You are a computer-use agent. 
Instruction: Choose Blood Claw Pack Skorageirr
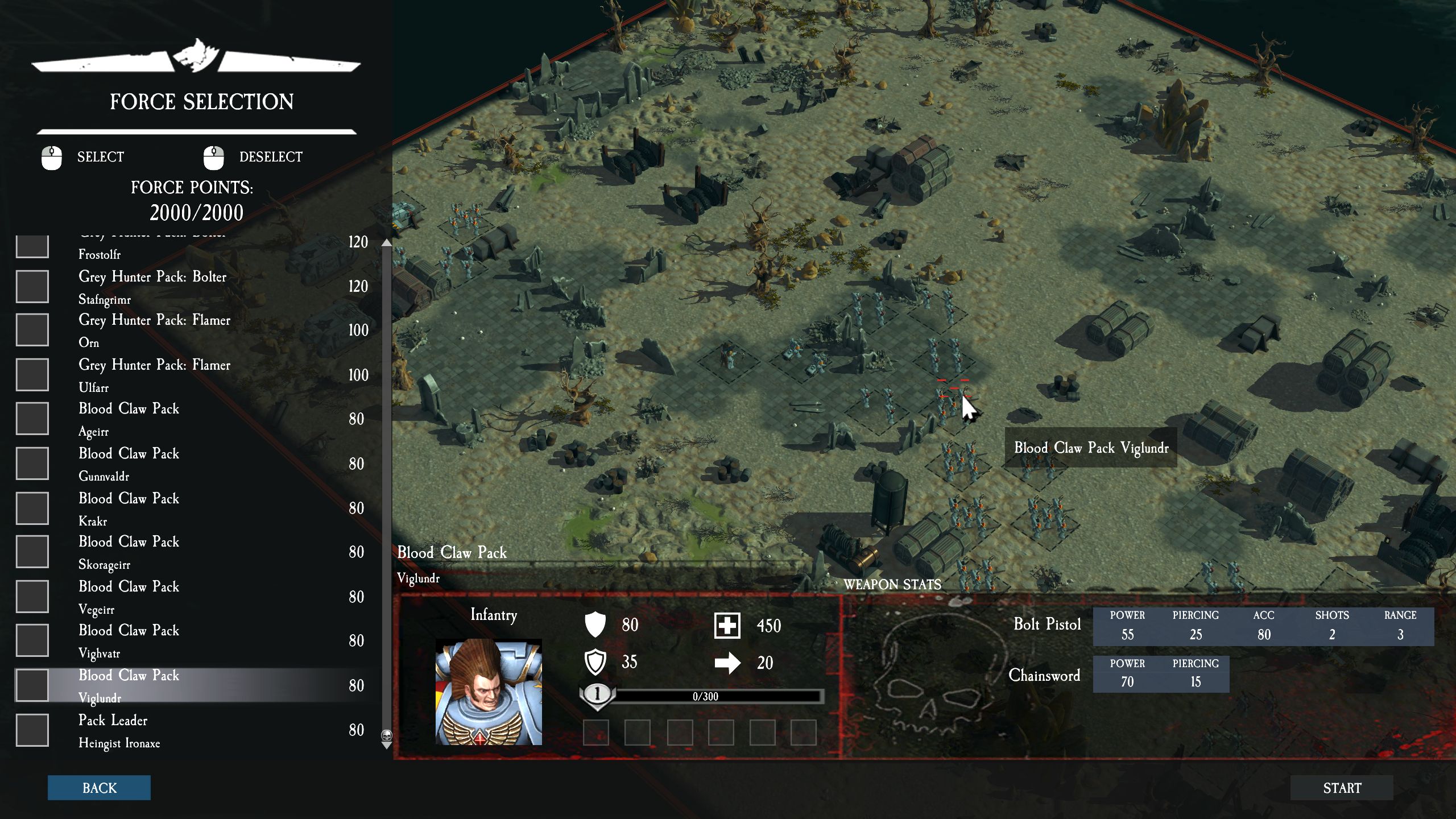(x=32, y=552)
